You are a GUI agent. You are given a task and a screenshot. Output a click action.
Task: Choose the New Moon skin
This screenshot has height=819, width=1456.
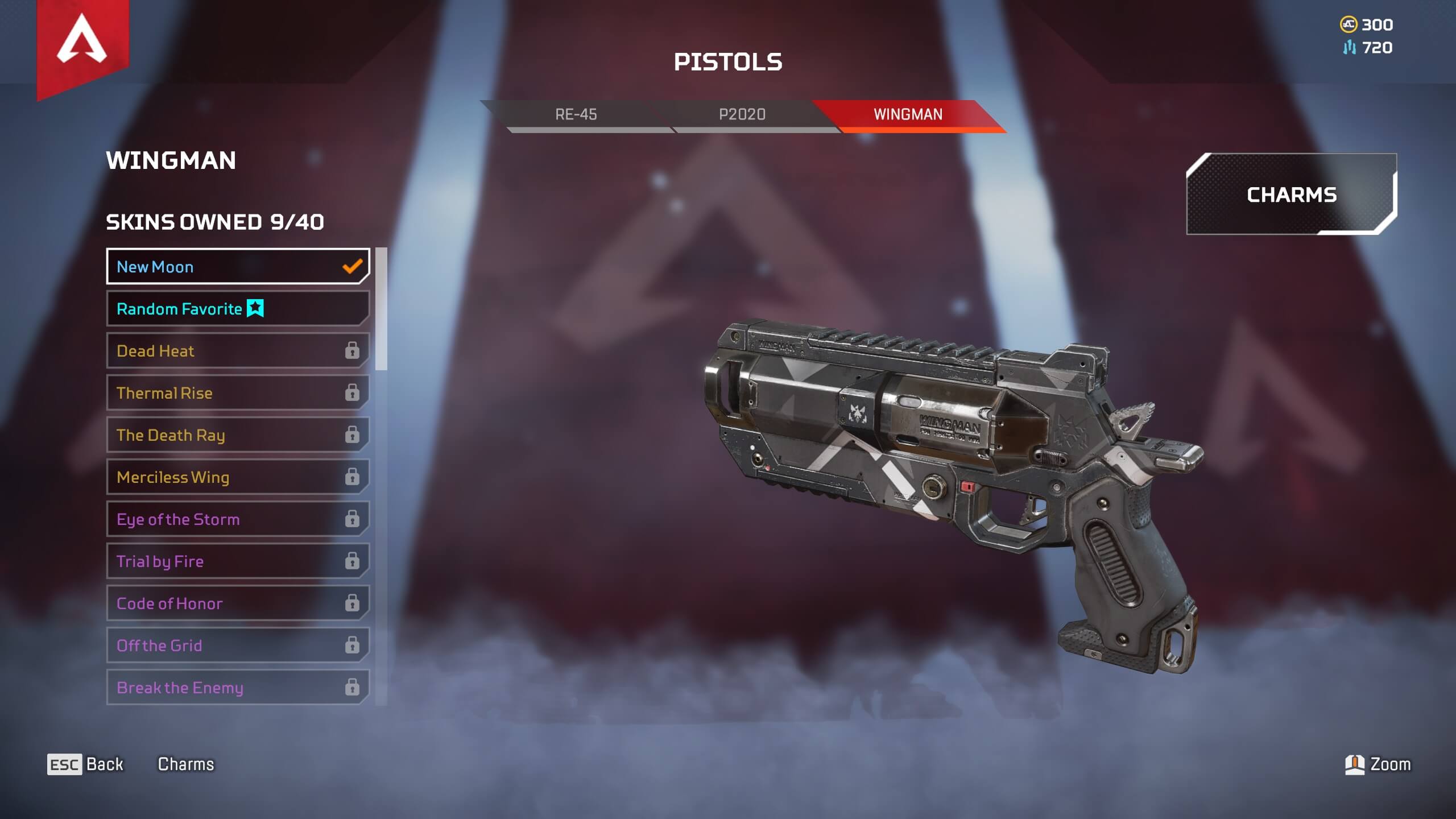(238, 266)
